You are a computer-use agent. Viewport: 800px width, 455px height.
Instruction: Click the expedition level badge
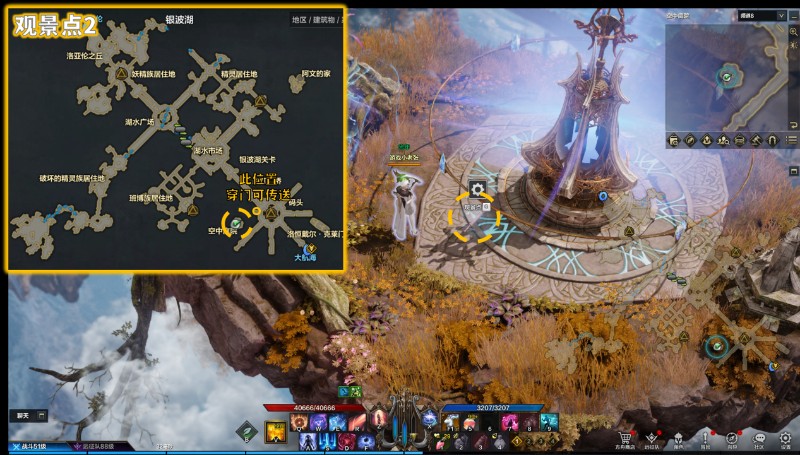[95, 446]
